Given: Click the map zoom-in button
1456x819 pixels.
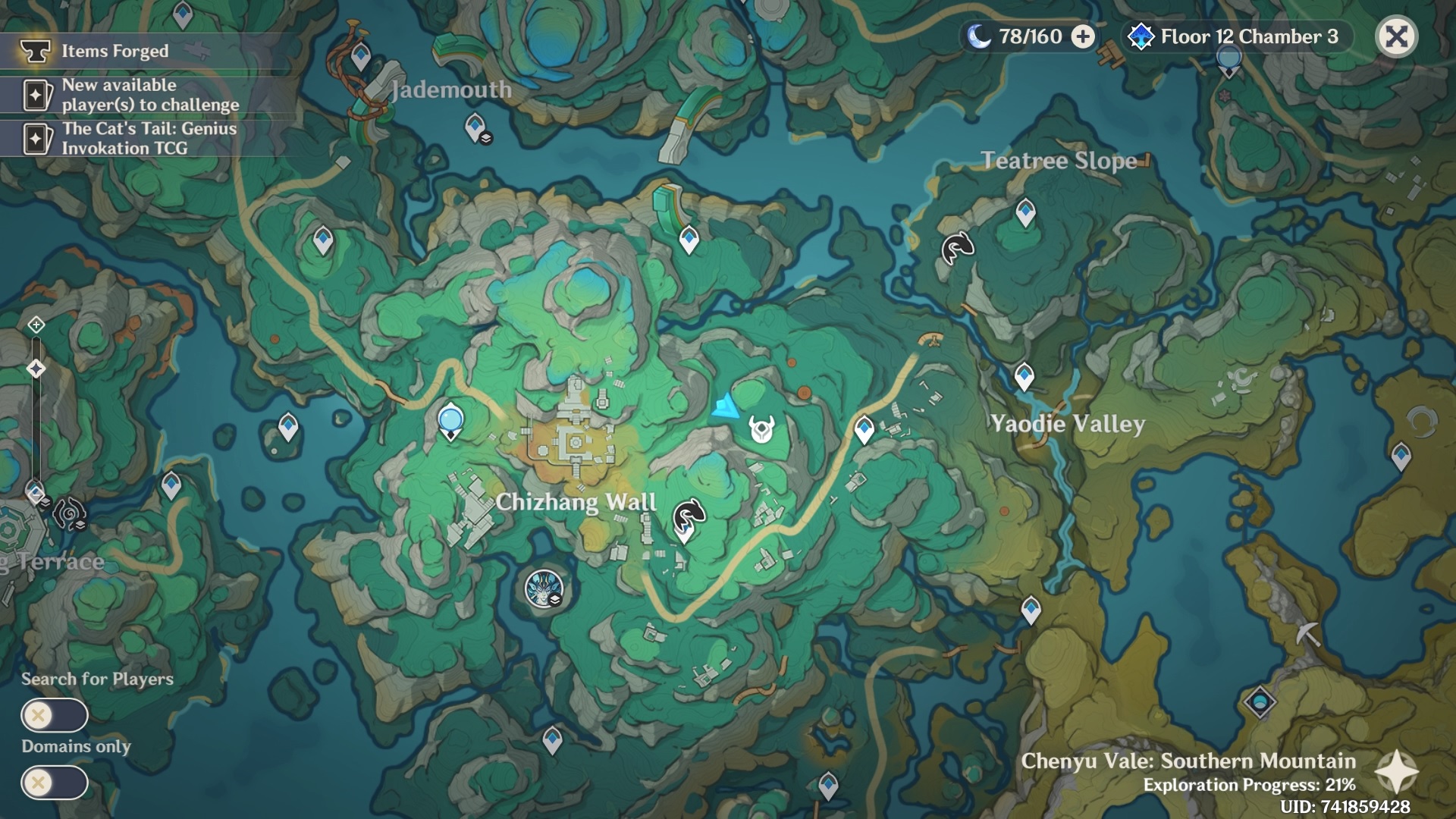Looking at the screenshot, I should [x=36, y=325].
